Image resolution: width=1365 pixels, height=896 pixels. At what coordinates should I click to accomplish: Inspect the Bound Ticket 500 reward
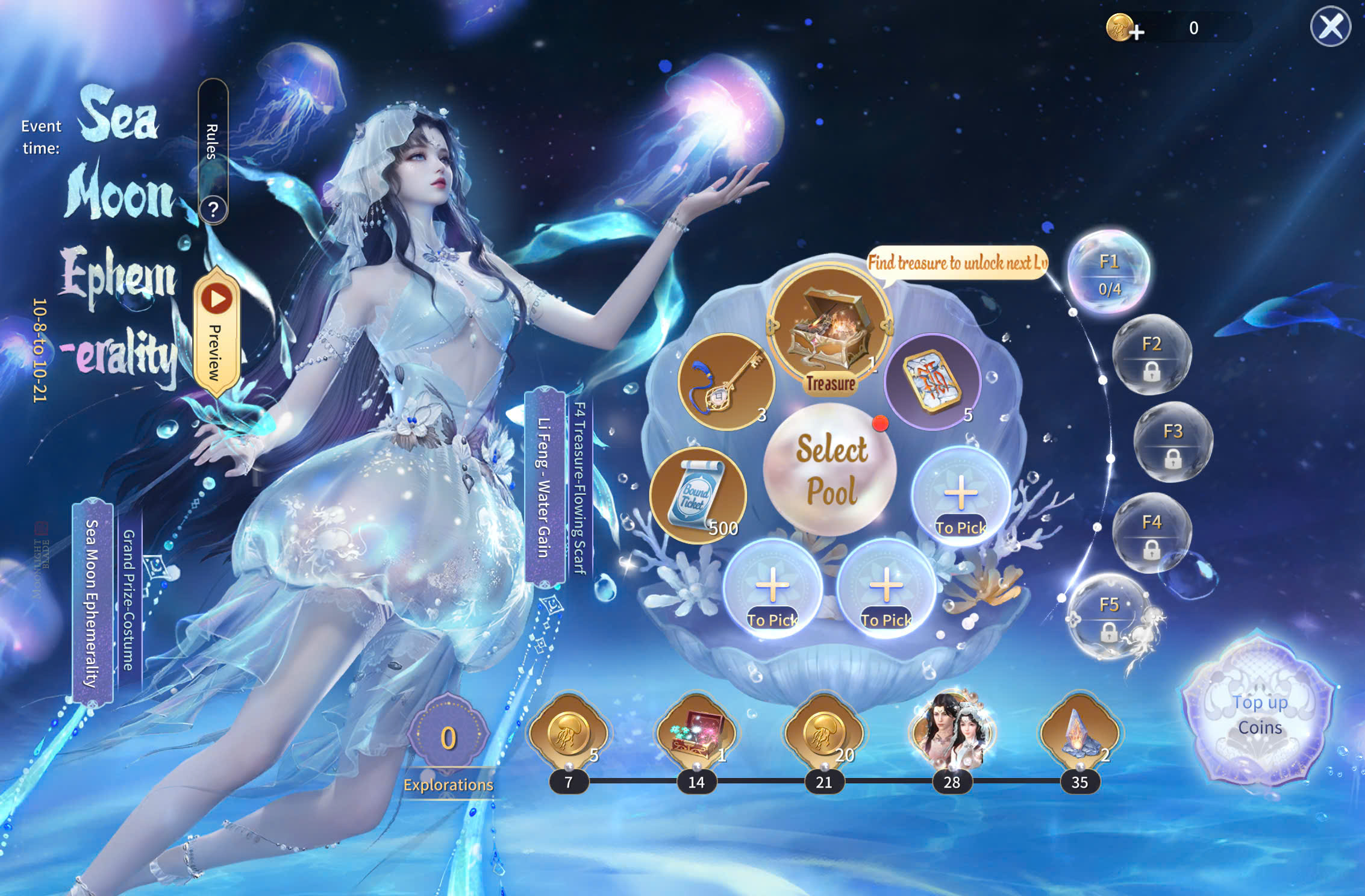[x=698, y=495]
